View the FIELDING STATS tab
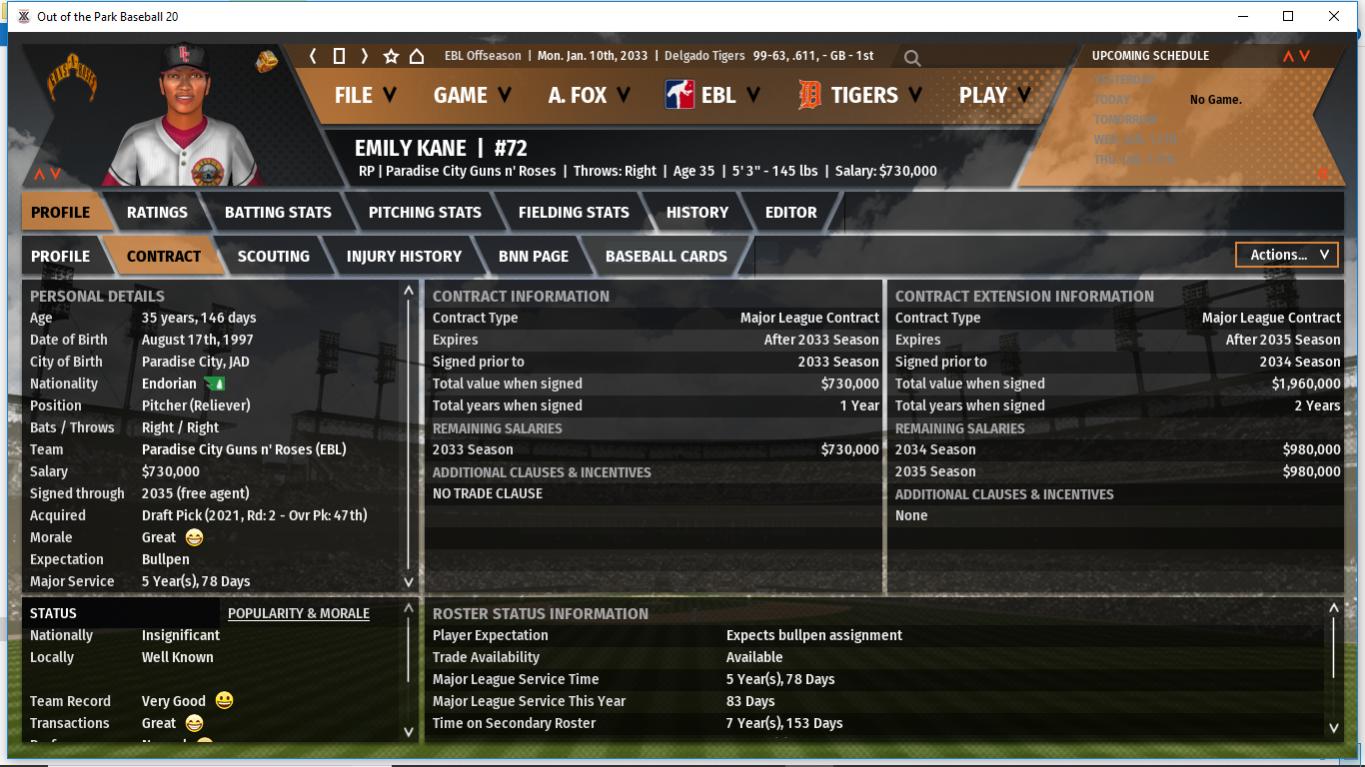Viewport: 1365px width, 767px height. point(573,212)
